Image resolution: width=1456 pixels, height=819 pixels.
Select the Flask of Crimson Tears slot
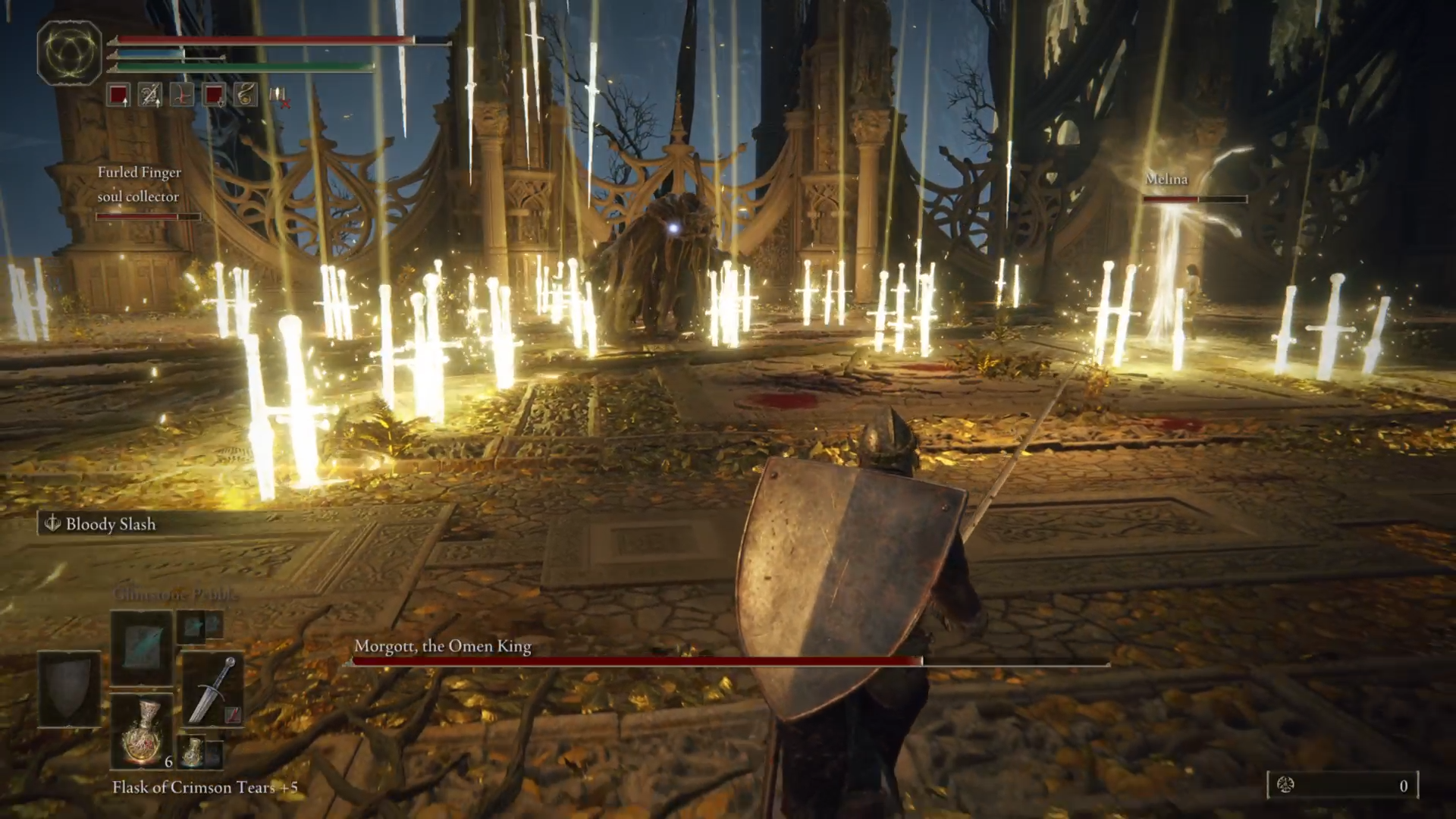[x=142, y=730]
